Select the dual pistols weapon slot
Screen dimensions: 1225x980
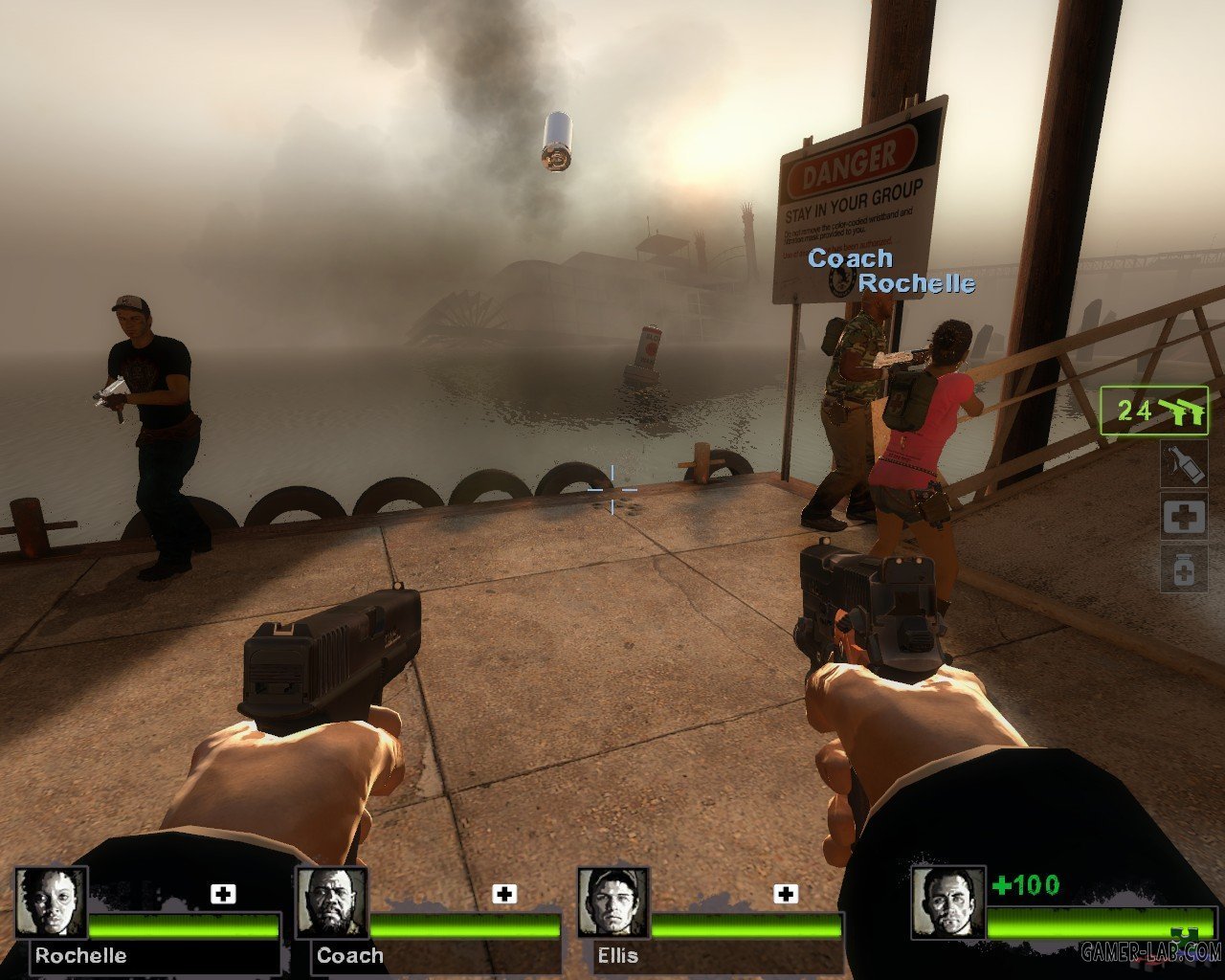1154,412
